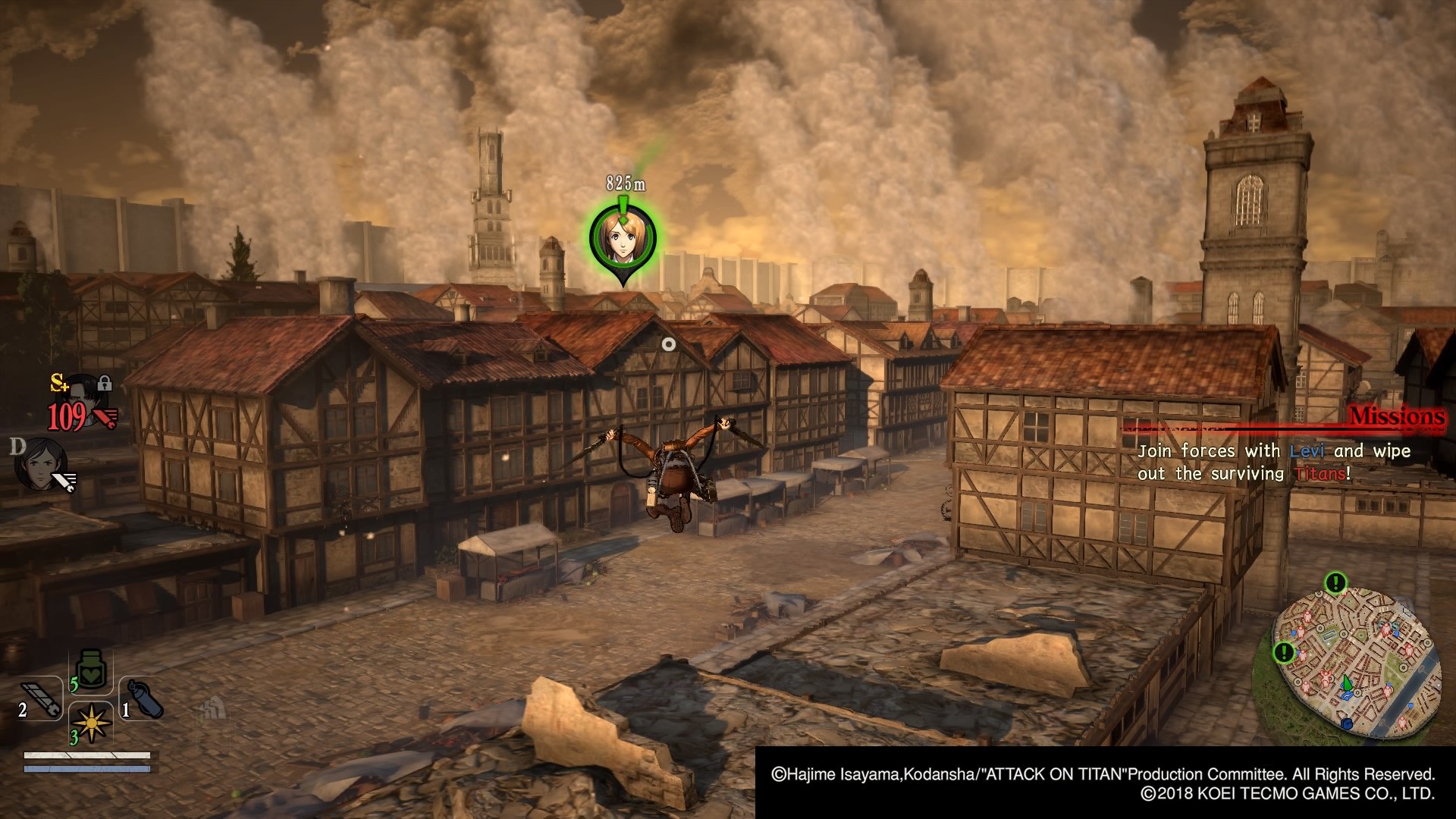Viewport: 1456px width, 819px height.
Task: Use the replacement blades item slot
Action: pos(40,698)
